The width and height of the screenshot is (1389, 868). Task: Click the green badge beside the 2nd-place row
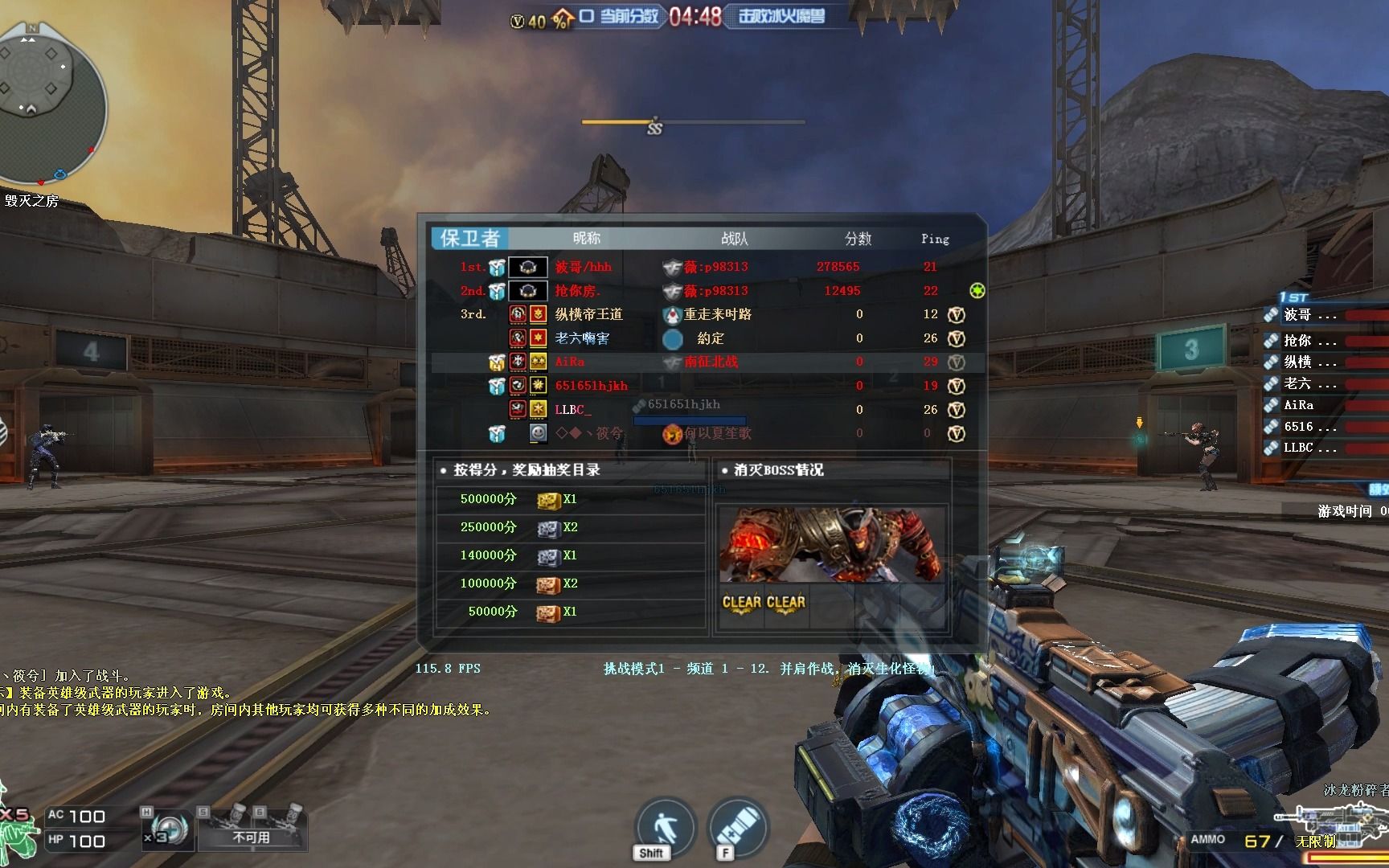click(977, 290)
